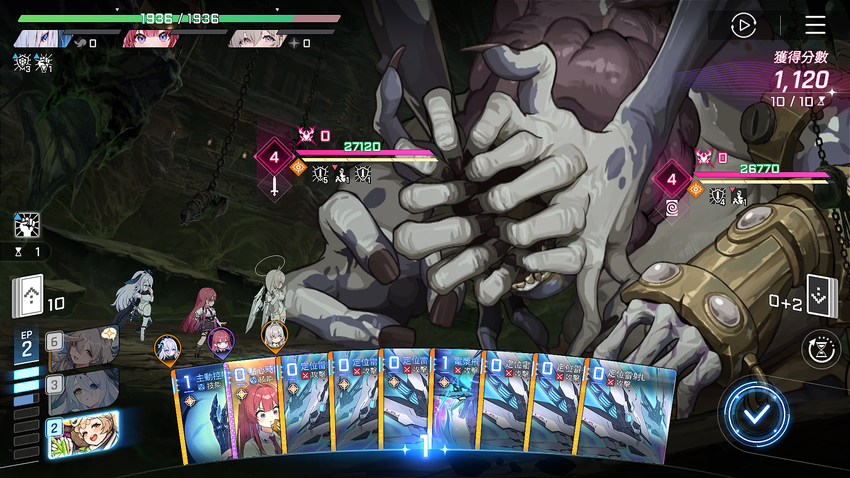Choose the cost 1 skill card

(x=204, y=410)
